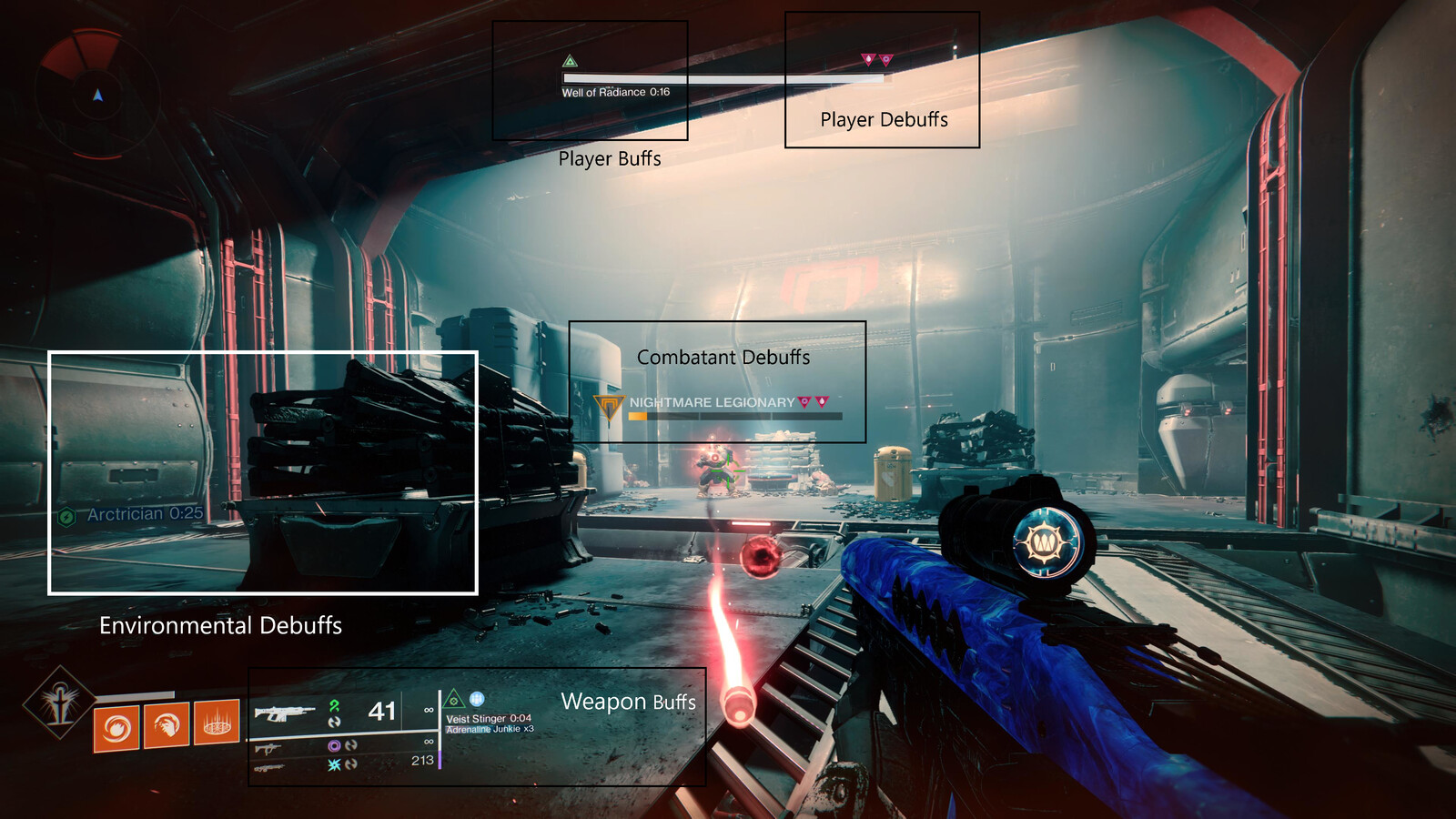Activate the rift class ability icon

click(x=217, y=724)
